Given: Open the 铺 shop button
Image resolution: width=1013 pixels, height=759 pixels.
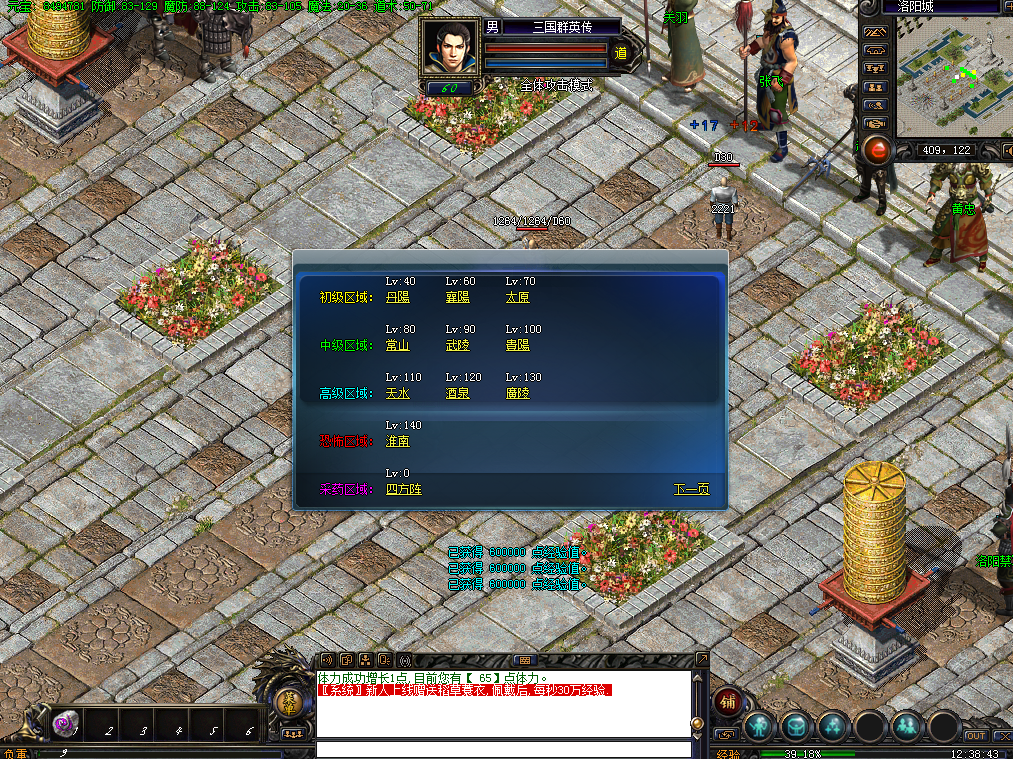Looking at the screenshot, I should click(727, 702).
